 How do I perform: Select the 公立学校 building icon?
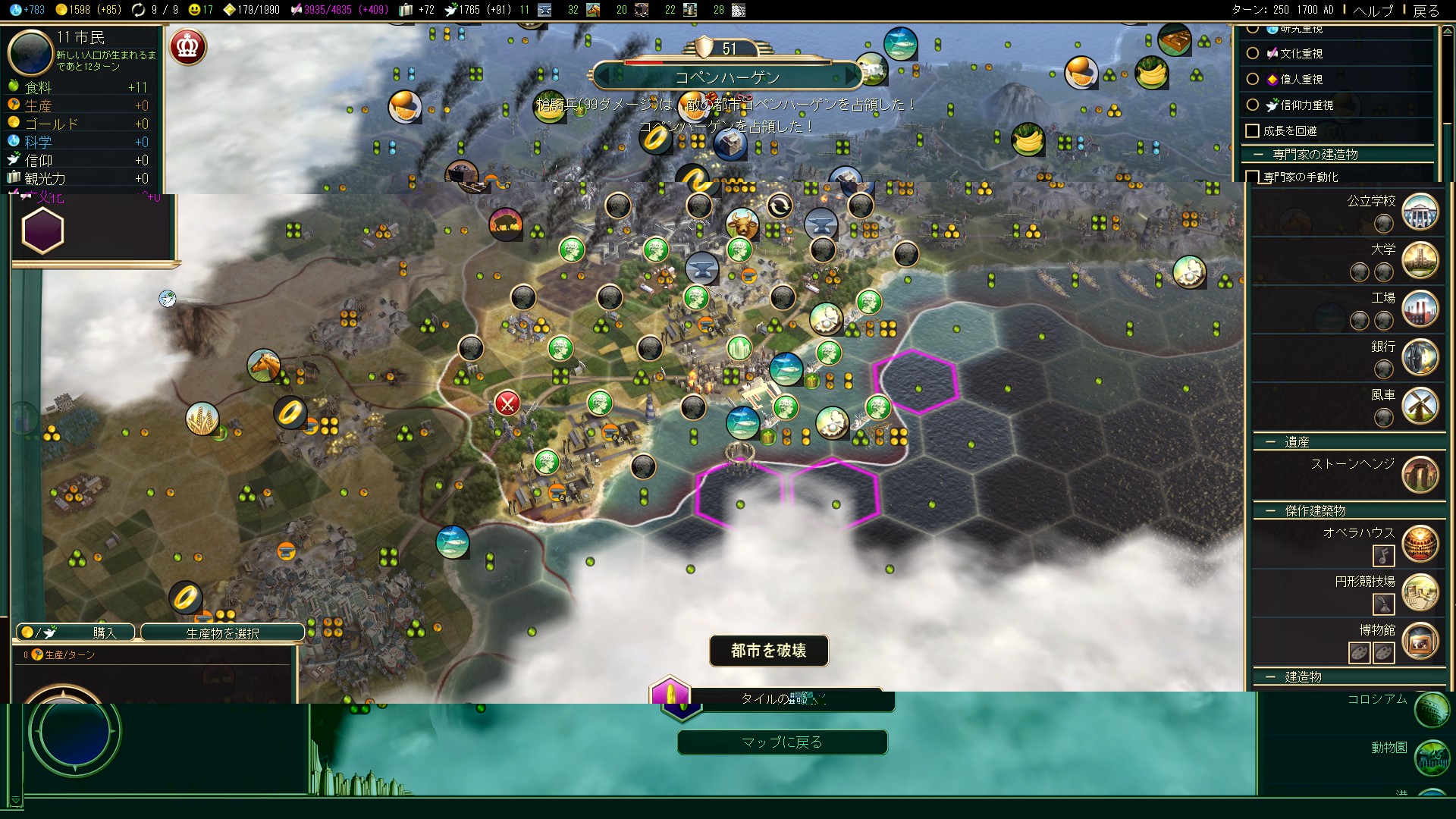coord(1420,212)
